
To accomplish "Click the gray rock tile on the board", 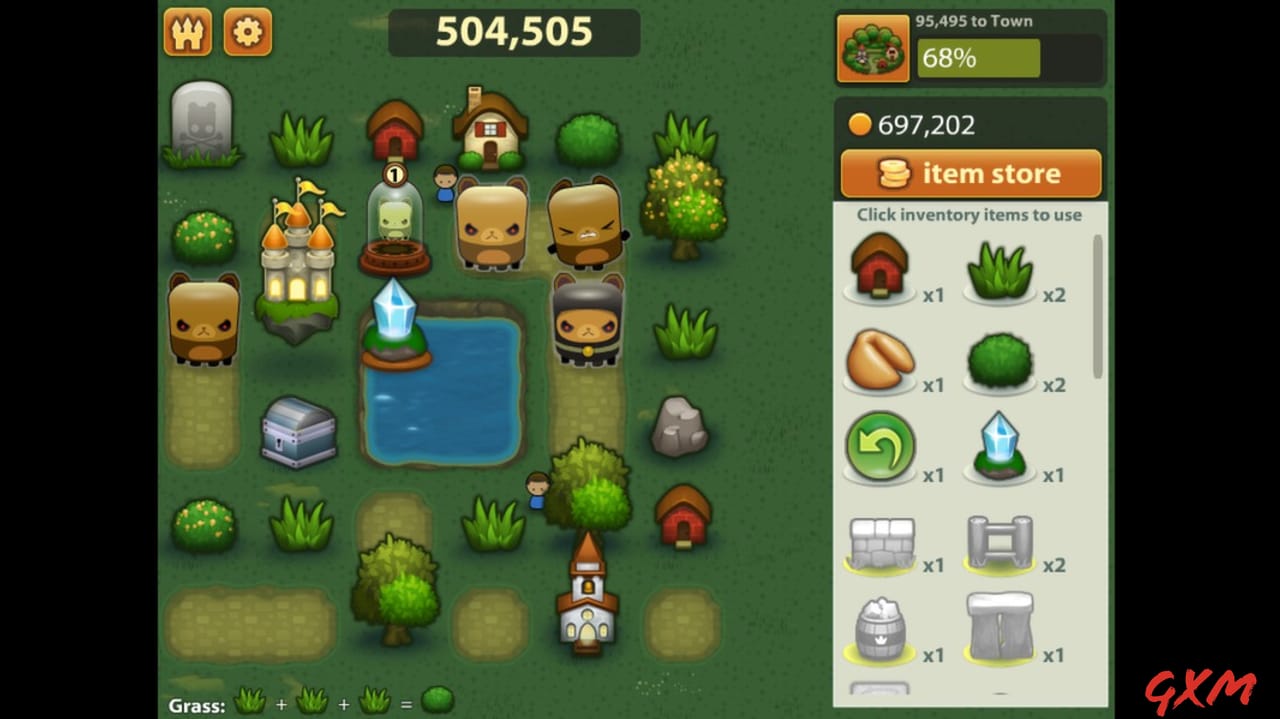I will point(680,427).
